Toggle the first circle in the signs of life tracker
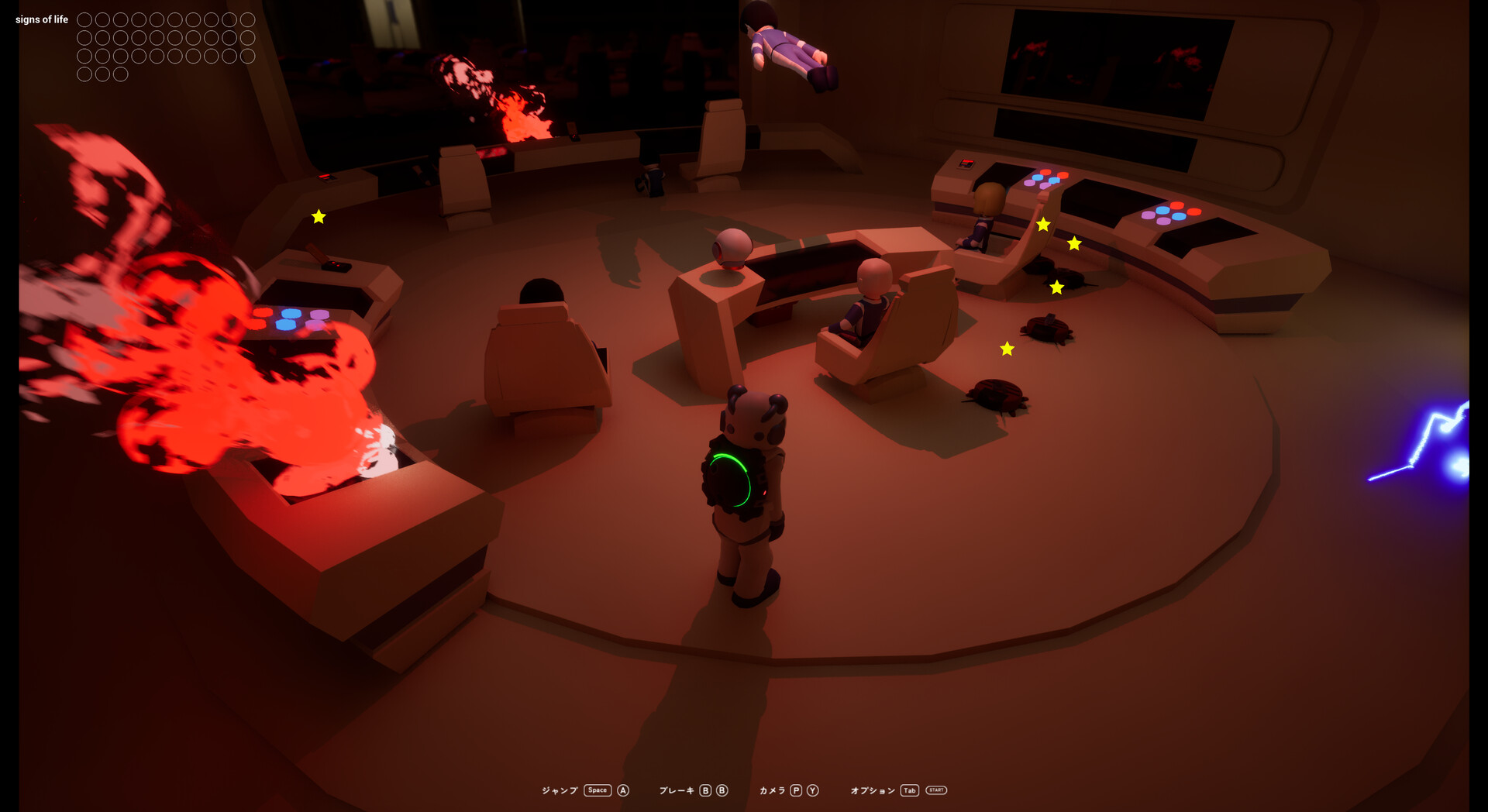Image resolution: width=1488 pixels, height=812 pixels. coord(84,19)
